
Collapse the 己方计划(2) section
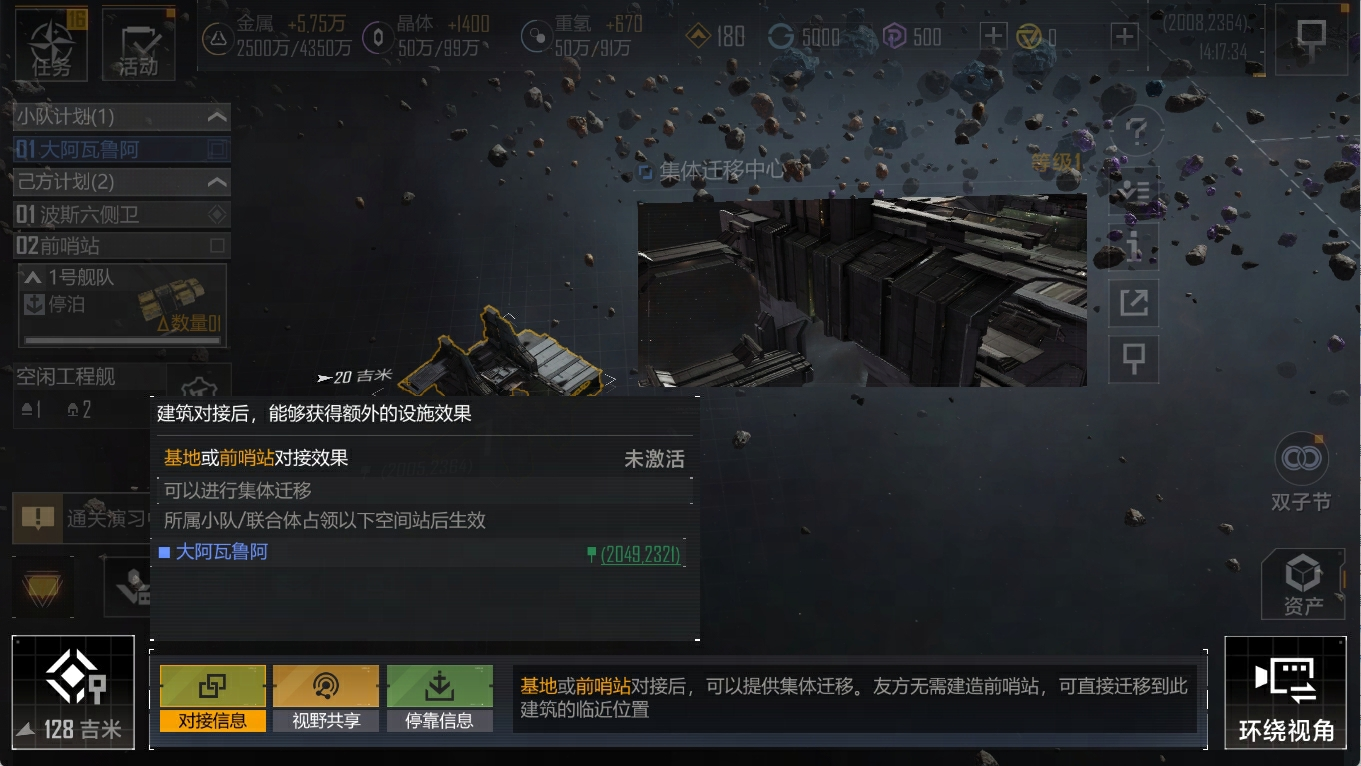click(215, 182)
